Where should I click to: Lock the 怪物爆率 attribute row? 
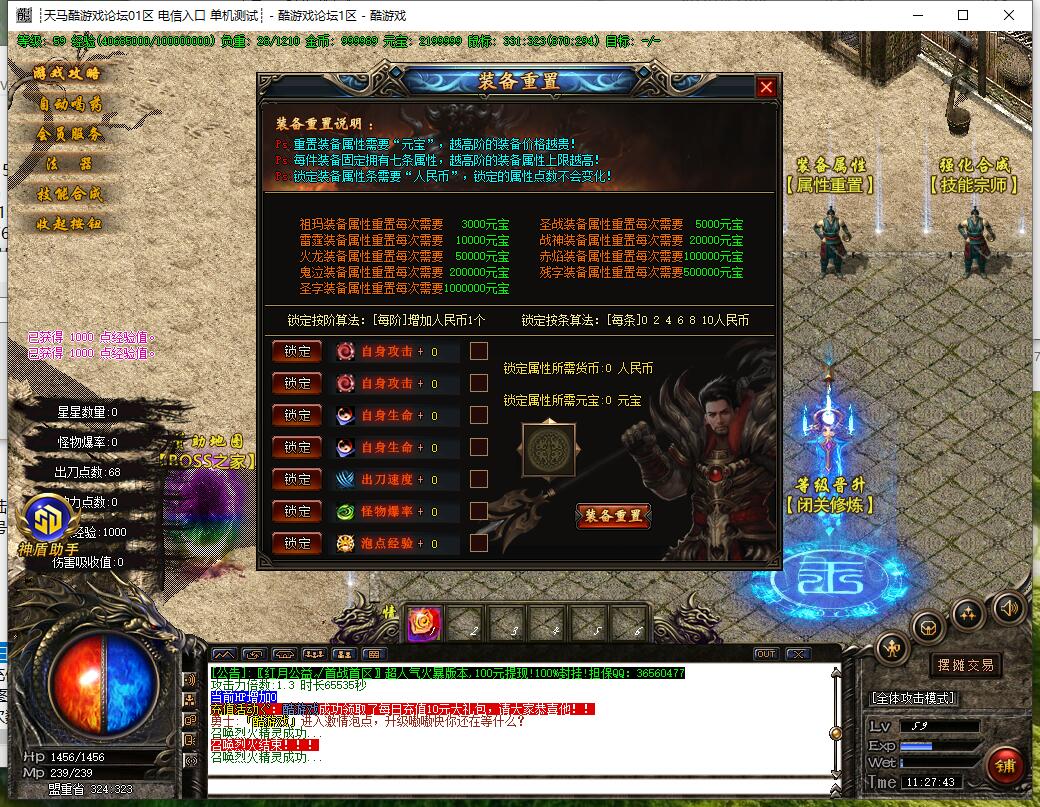pos(297,511)
